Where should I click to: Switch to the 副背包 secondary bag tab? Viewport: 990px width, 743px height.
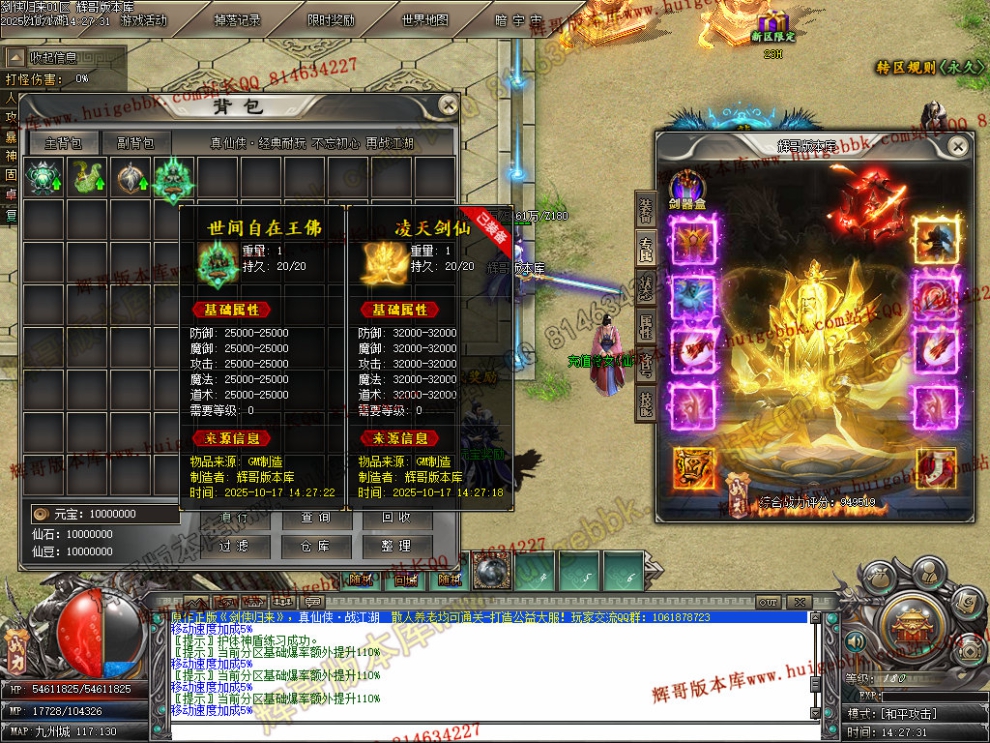135,143
